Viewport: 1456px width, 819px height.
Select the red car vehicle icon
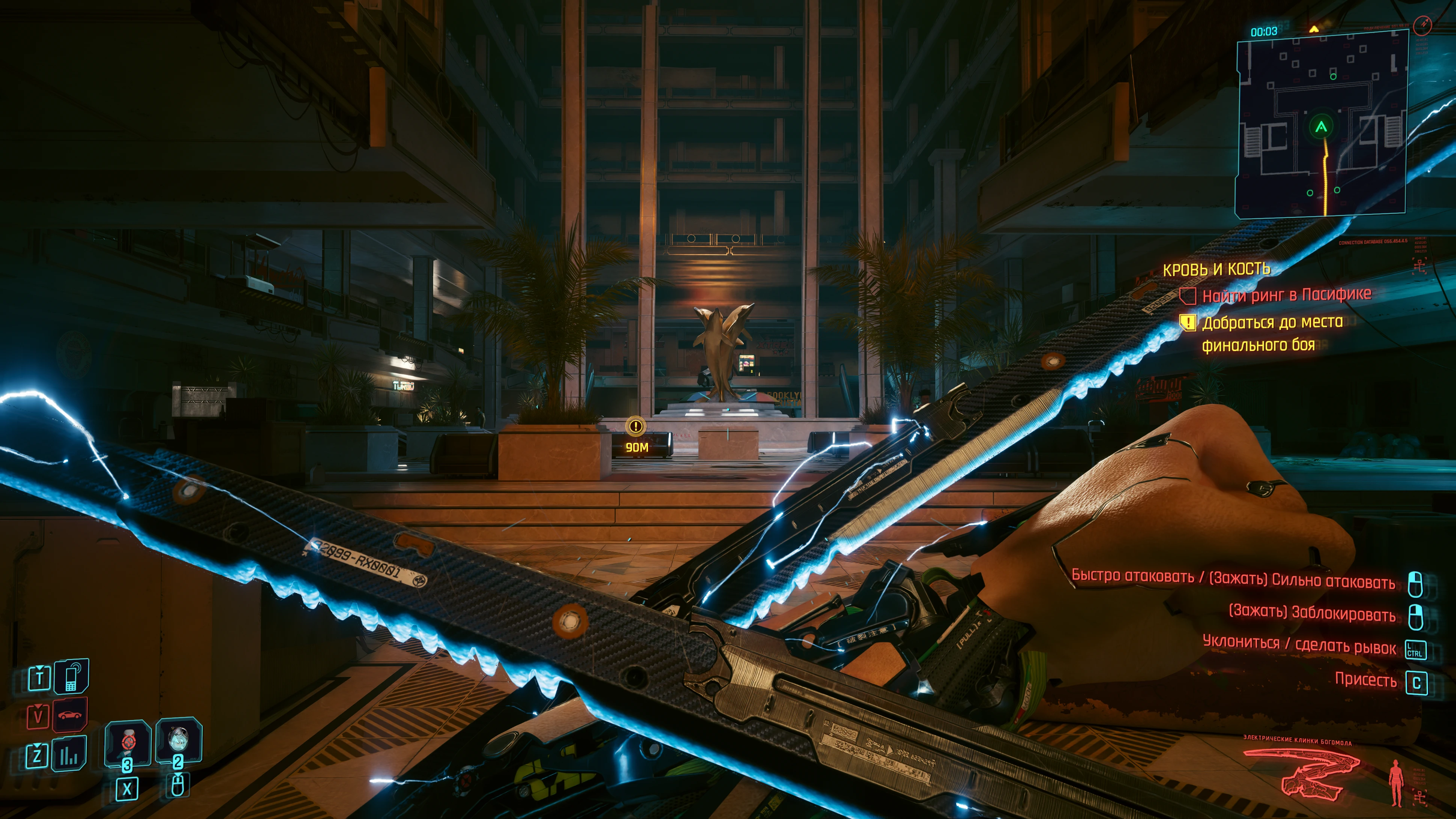(70, 715)
